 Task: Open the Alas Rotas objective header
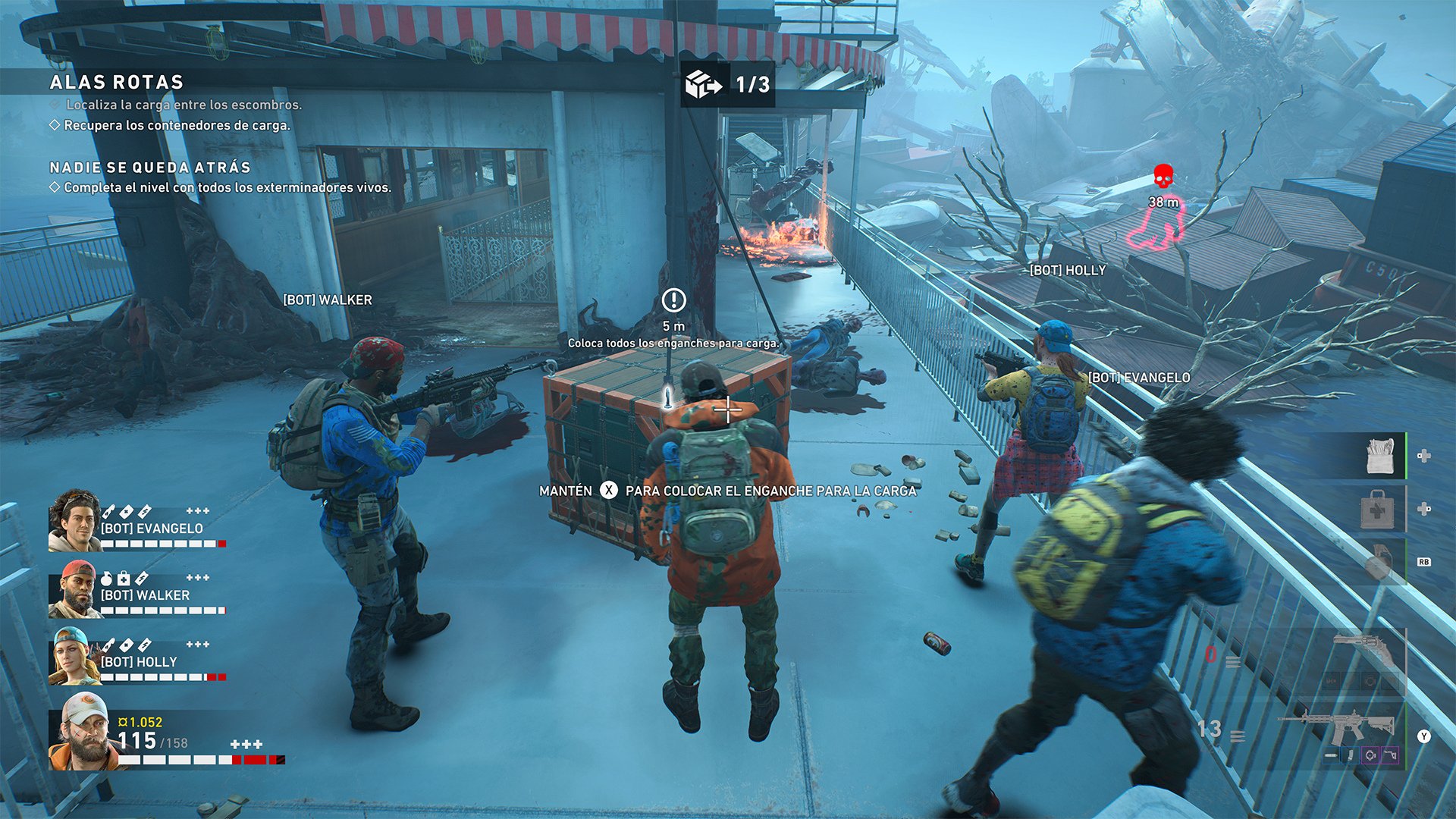(x=117, y=82)
